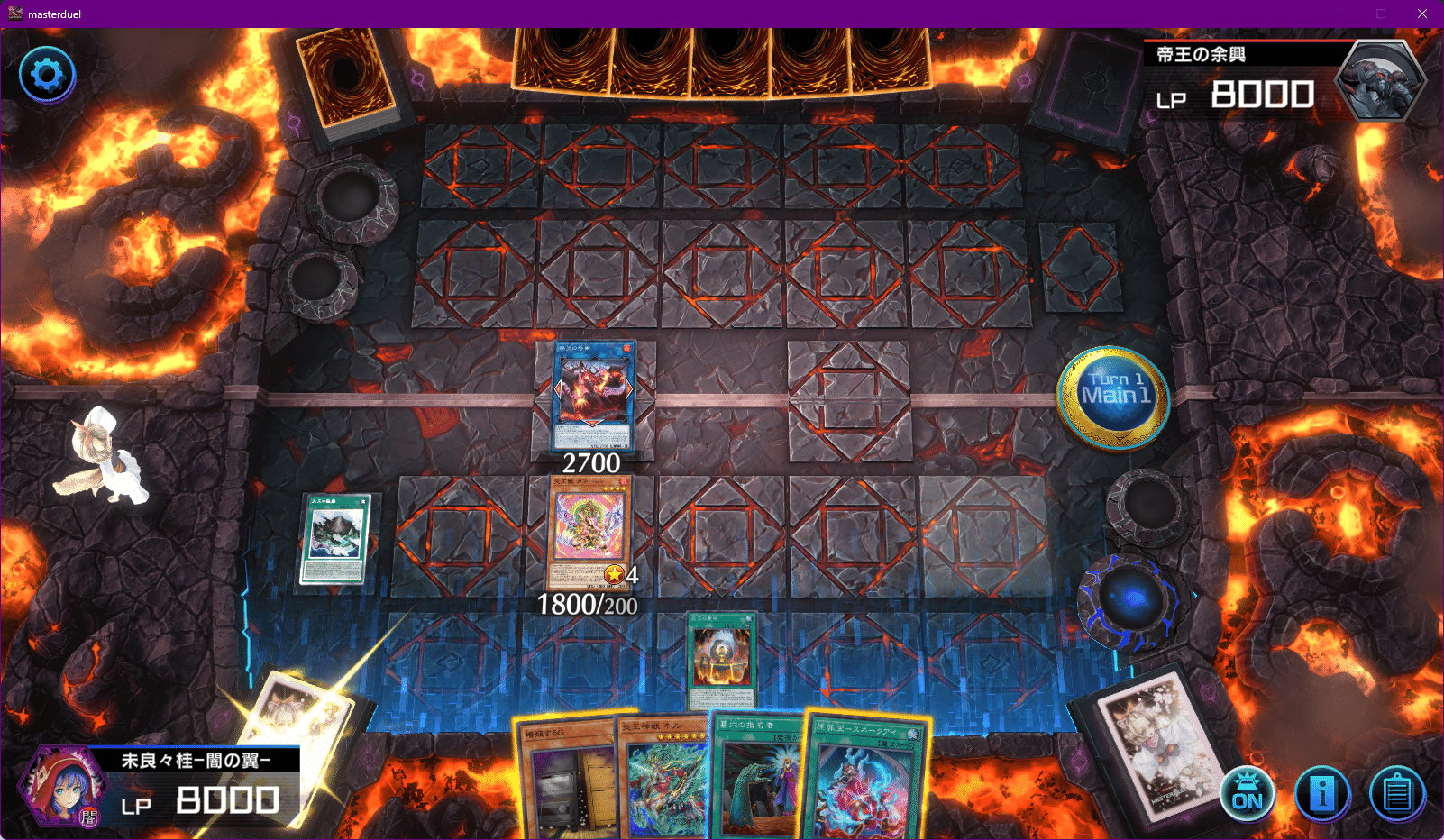Open the Field Spell zone card

click(x=335, y=539)
